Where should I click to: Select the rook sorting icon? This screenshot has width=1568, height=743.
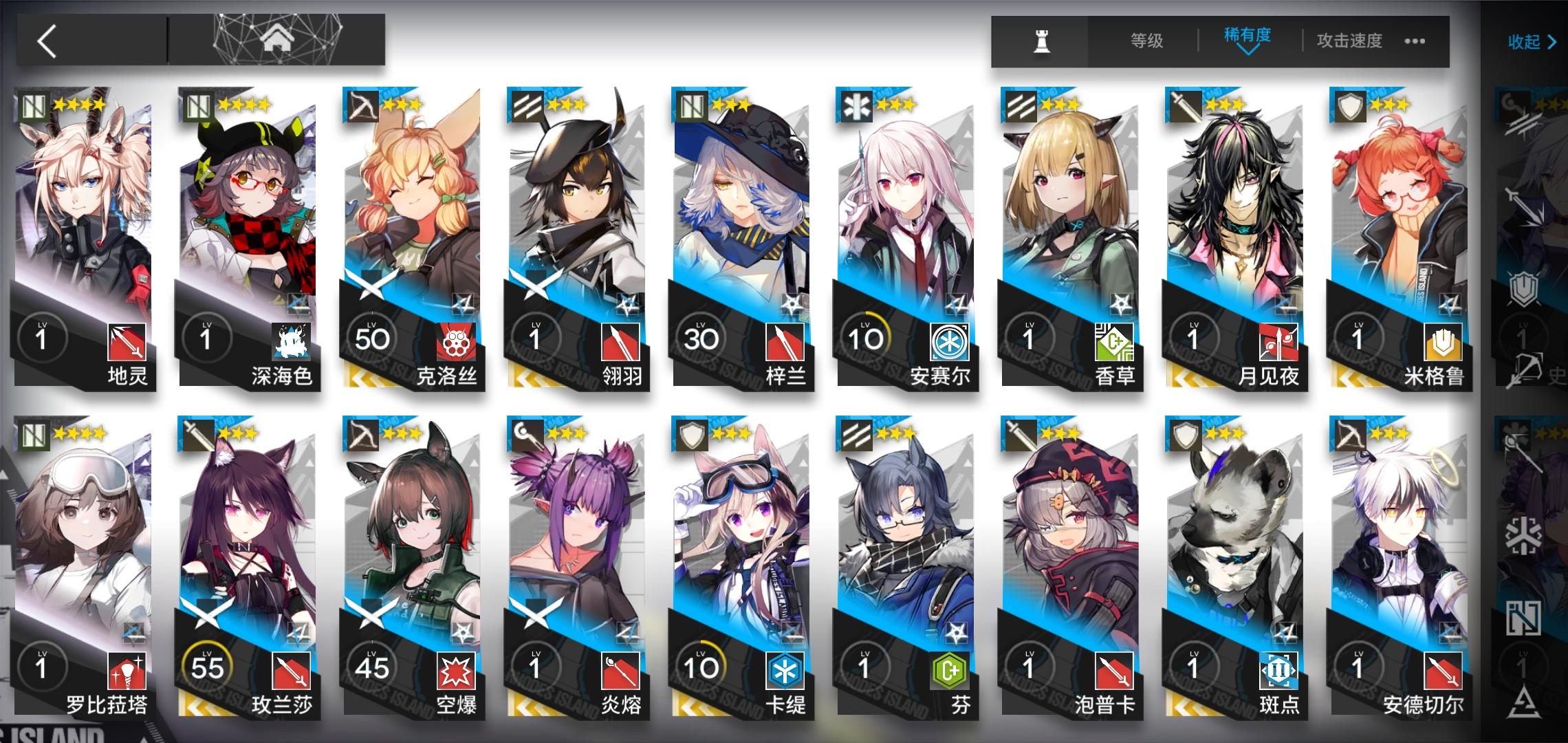point(1041,41)
